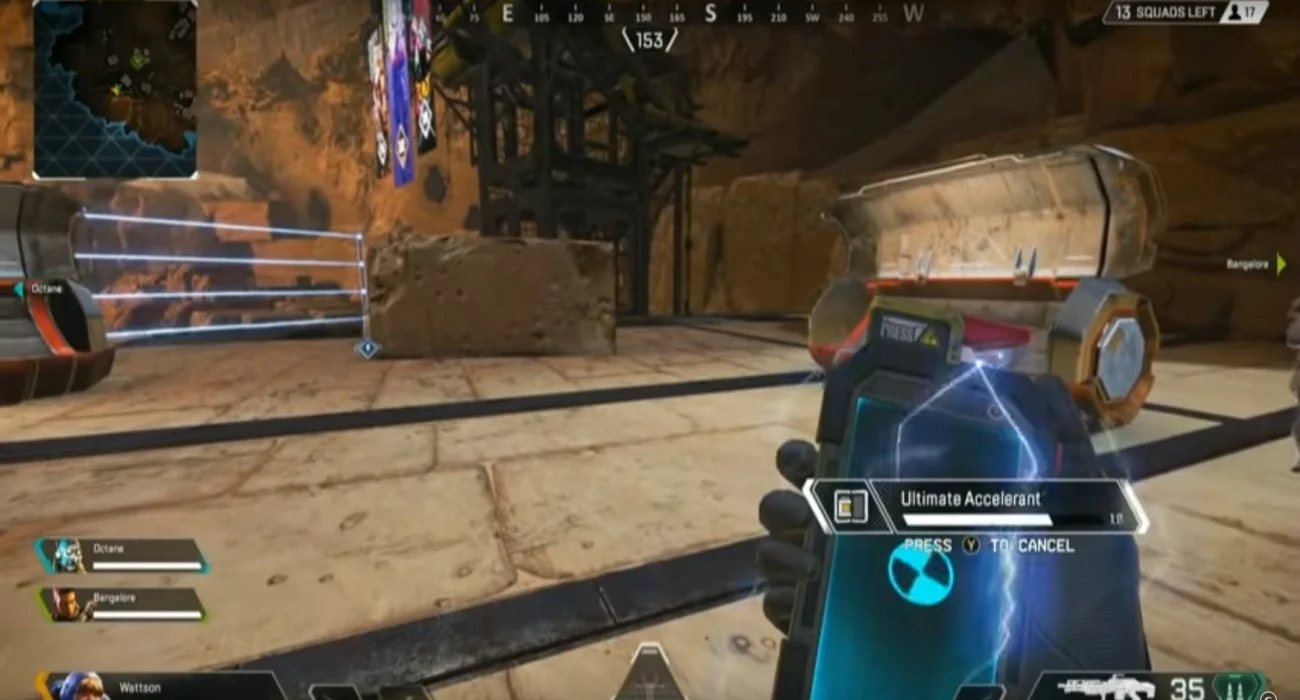1300x700 pixels.
Task: Click the Ultimate Accelerant item icon
Action: tap(849, 507)
